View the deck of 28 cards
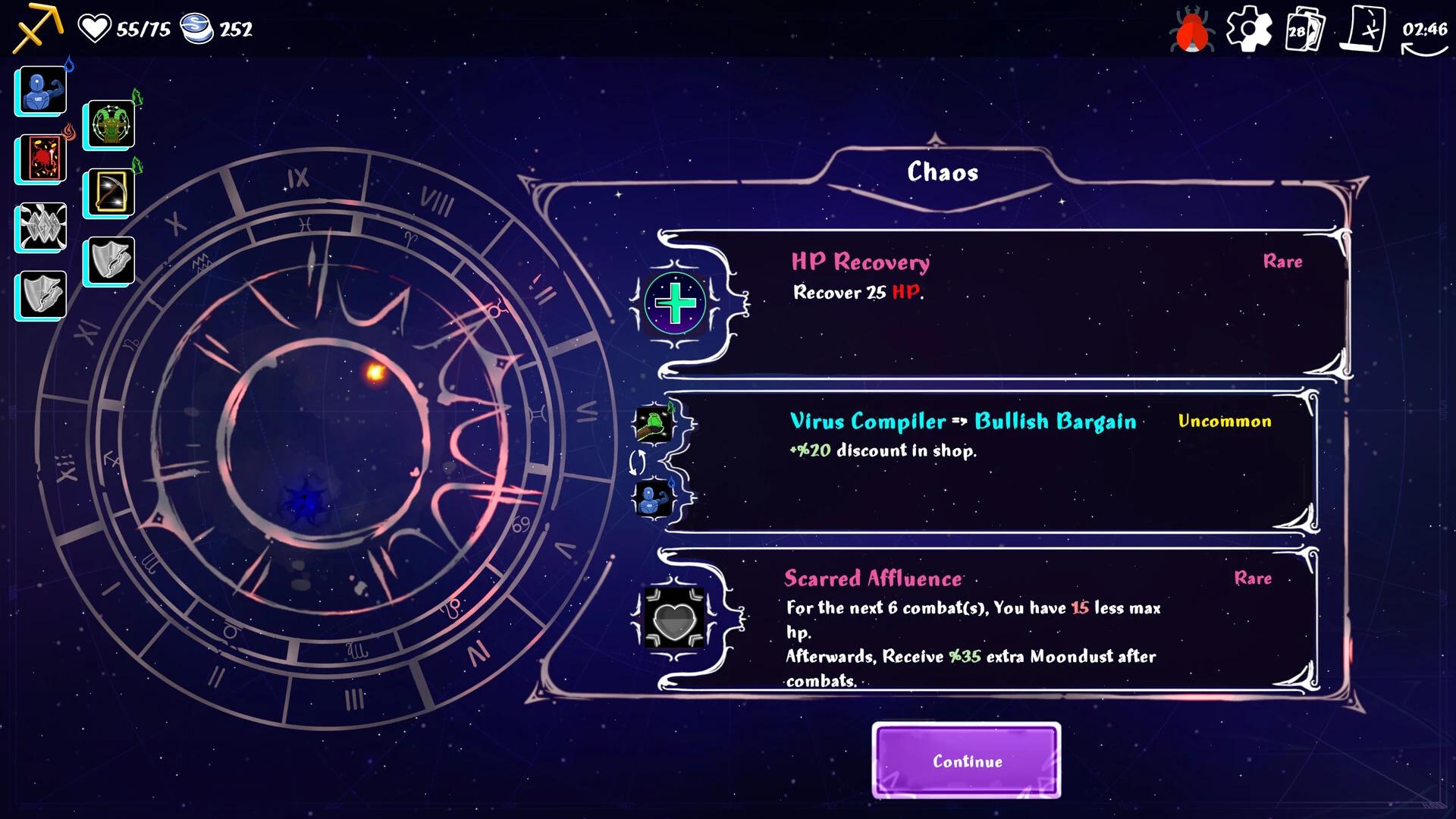 pyautogui.click(x=1304, y=30)
